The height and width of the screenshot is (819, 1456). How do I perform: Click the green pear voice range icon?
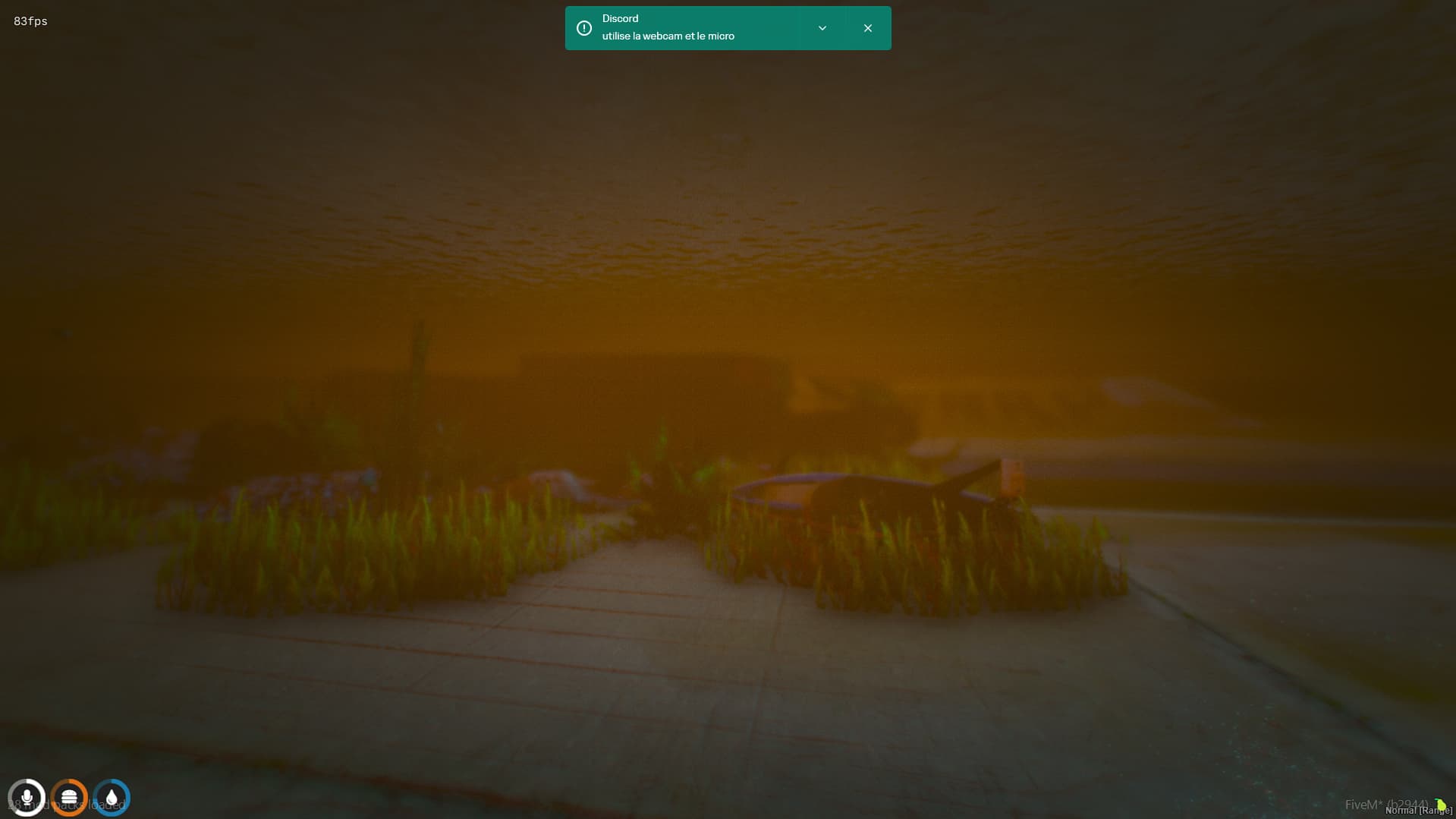[x=1442, y=802]
